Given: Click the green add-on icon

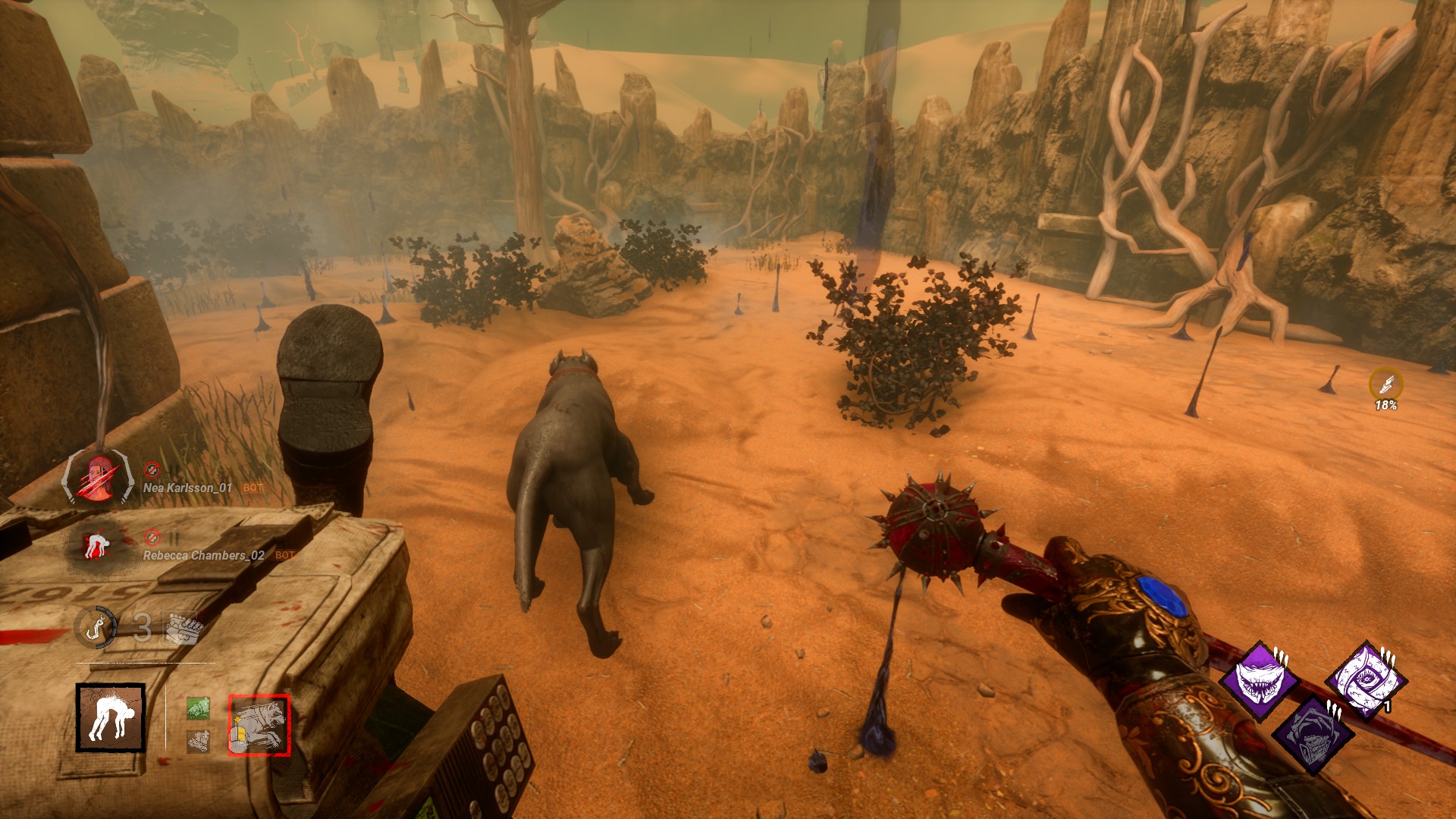Looking at the screenshot, I should [x=198, y=708].
